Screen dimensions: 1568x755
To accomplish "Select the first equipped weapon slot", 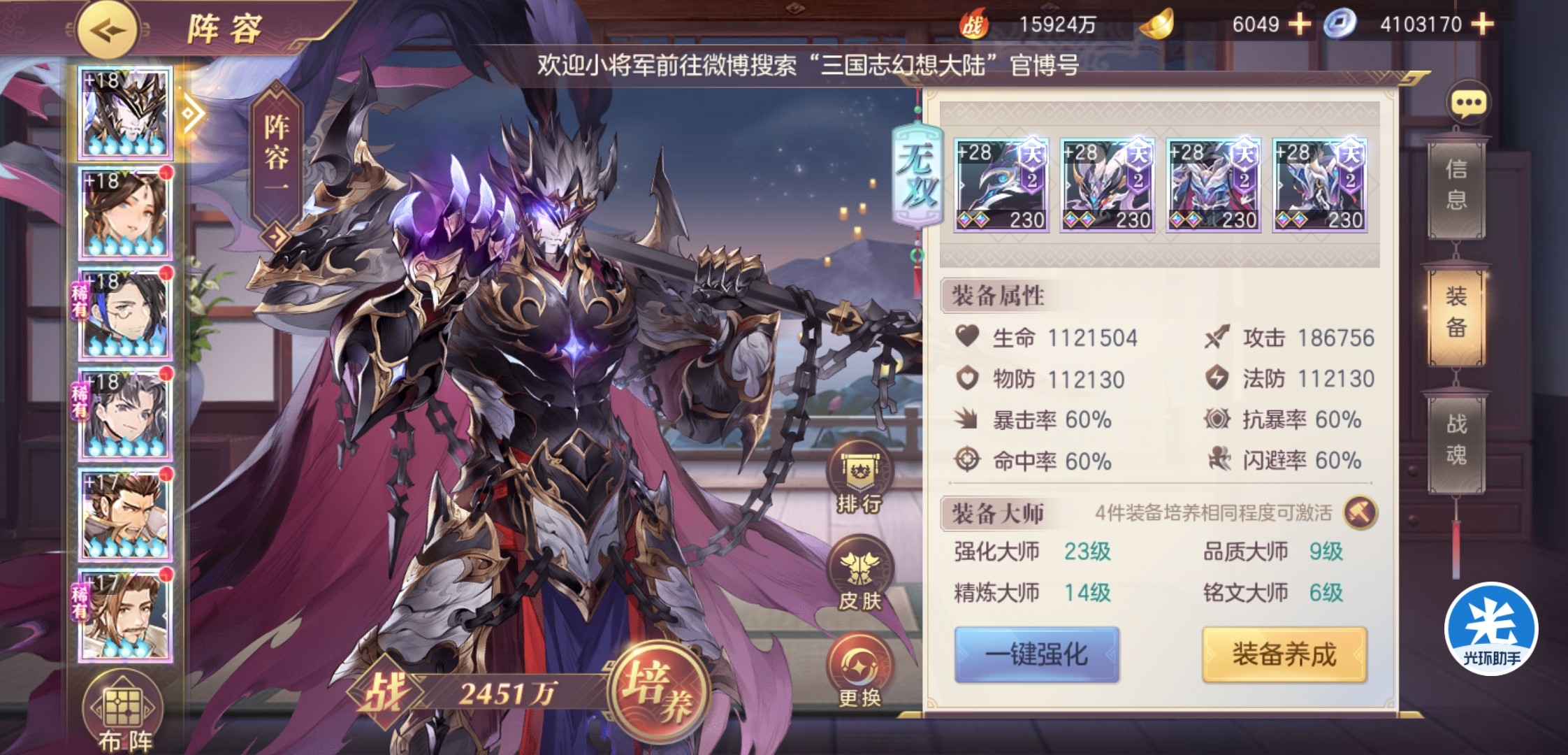I will coord(1001,185).
